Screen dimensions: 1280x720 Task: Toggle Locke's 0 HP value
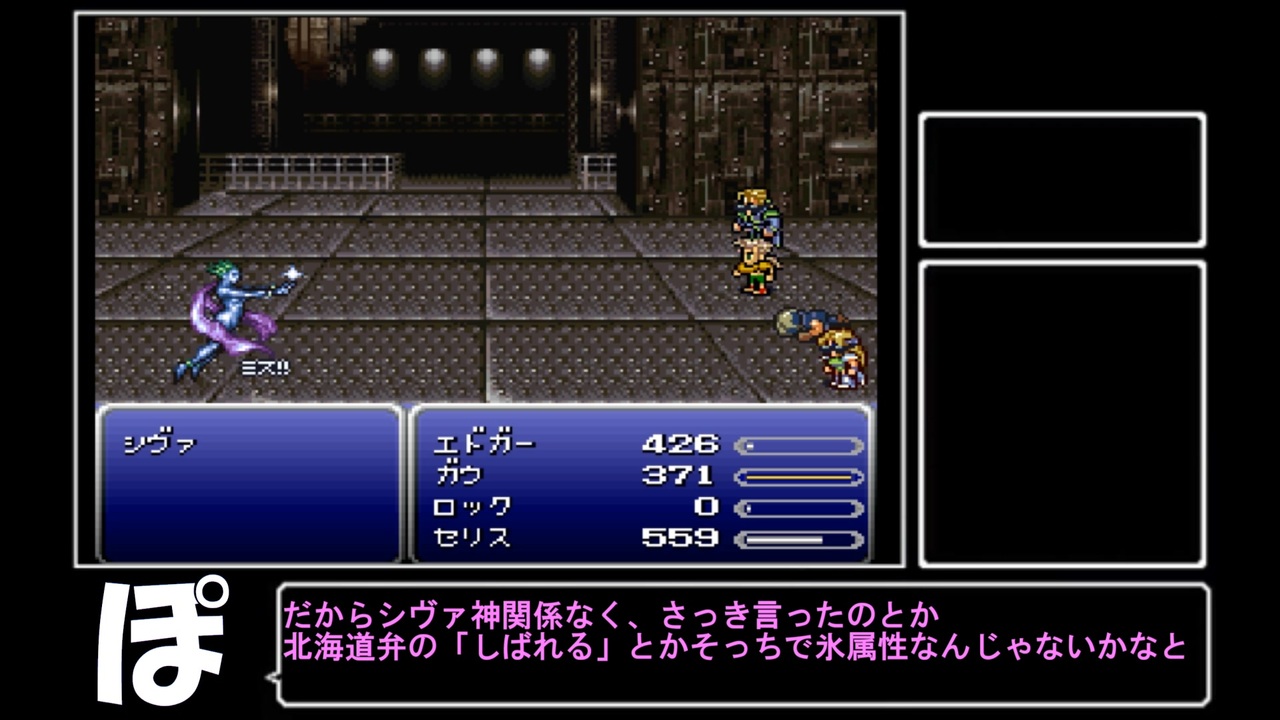point(707,508)
